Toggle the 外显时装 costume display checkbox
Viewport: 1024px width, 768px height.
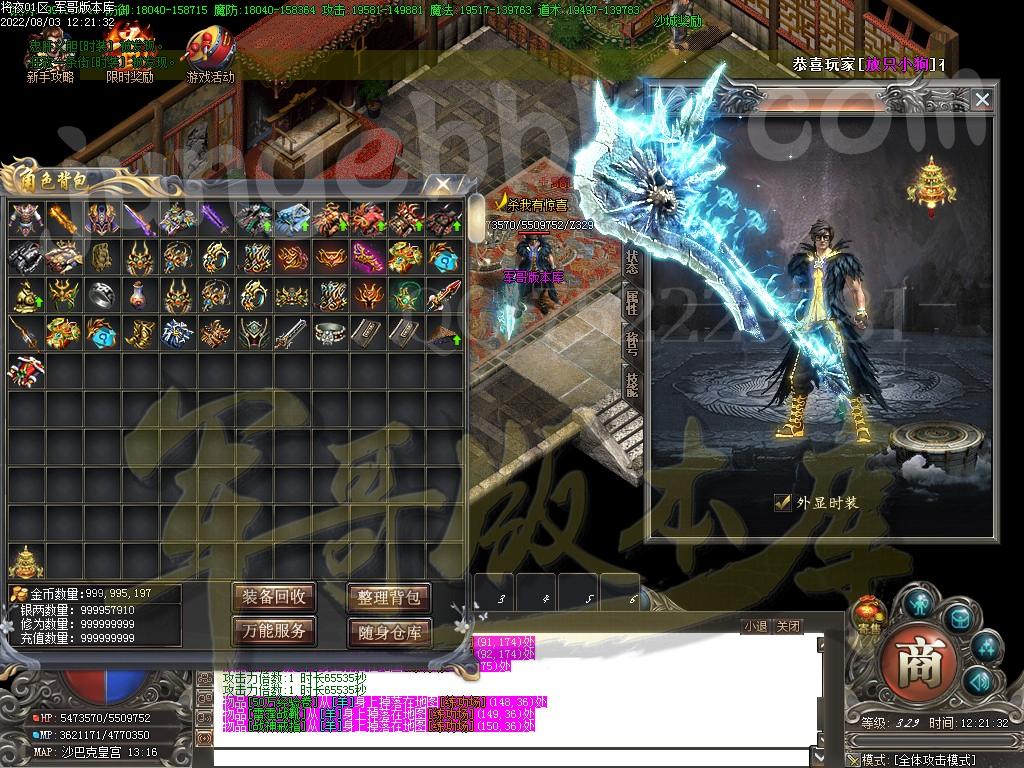click(783, 503)
